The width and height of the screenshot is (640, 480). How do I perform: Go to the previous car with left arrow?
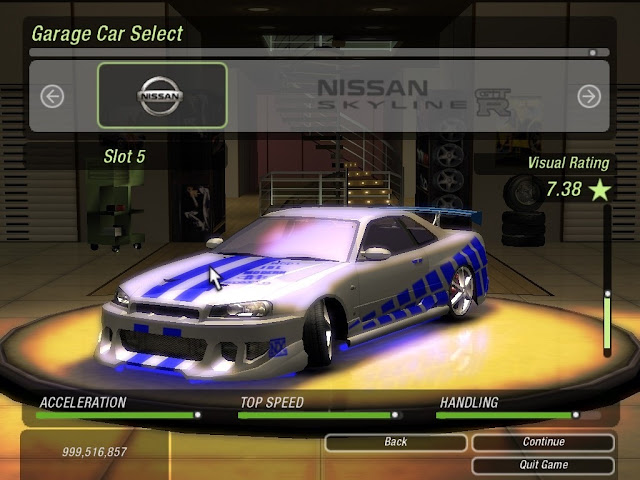click(52, 96)
